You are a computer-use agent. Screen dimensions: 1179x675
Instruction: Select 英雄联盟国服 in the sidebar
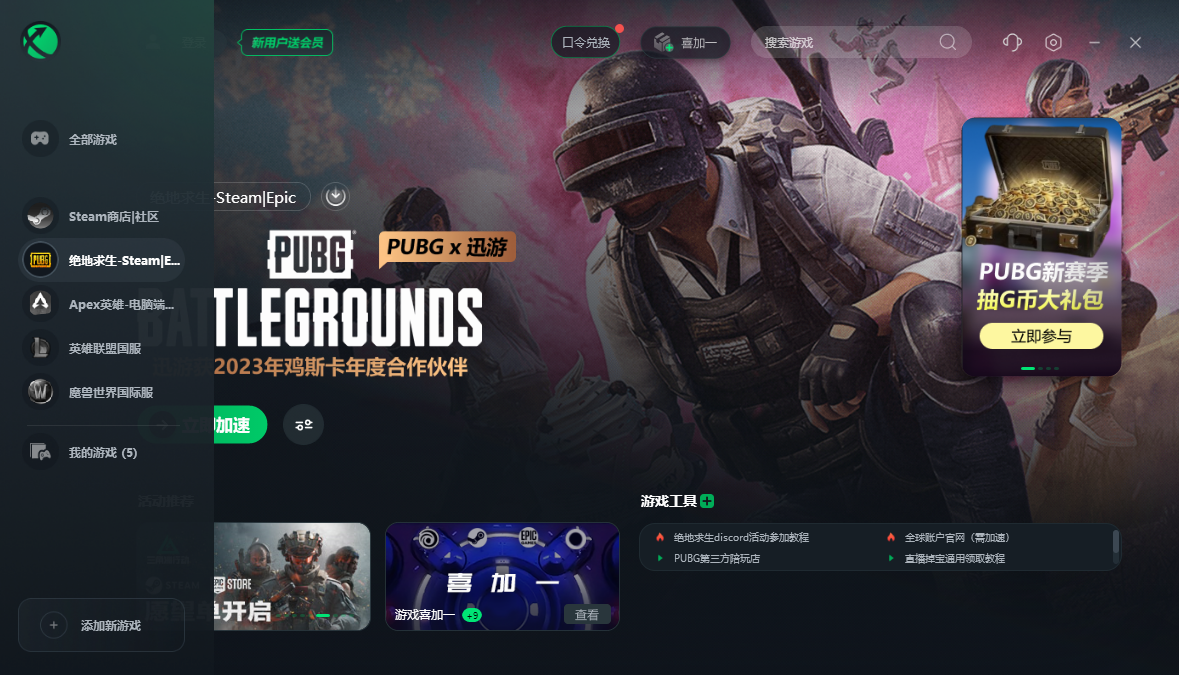[x=104, y=348]
